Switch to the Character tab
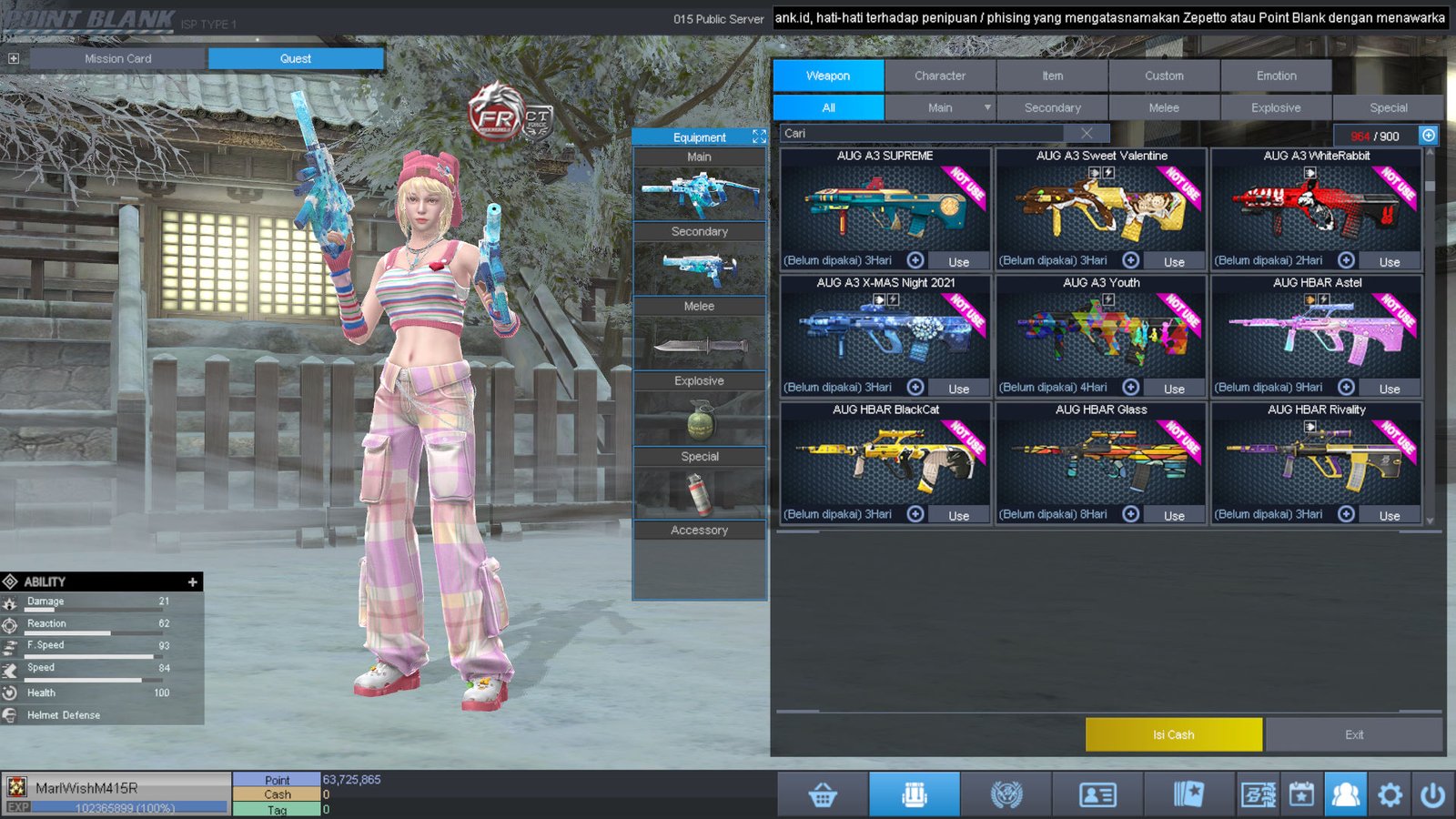The width and height of the screenshot is (1456, 819). 940,76
